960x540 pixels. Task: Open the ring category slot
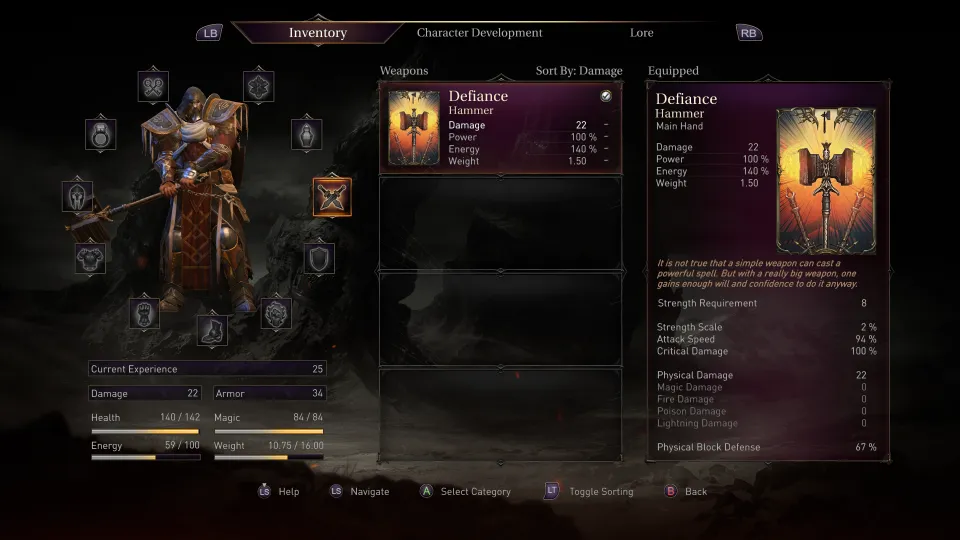pos(101,134)
